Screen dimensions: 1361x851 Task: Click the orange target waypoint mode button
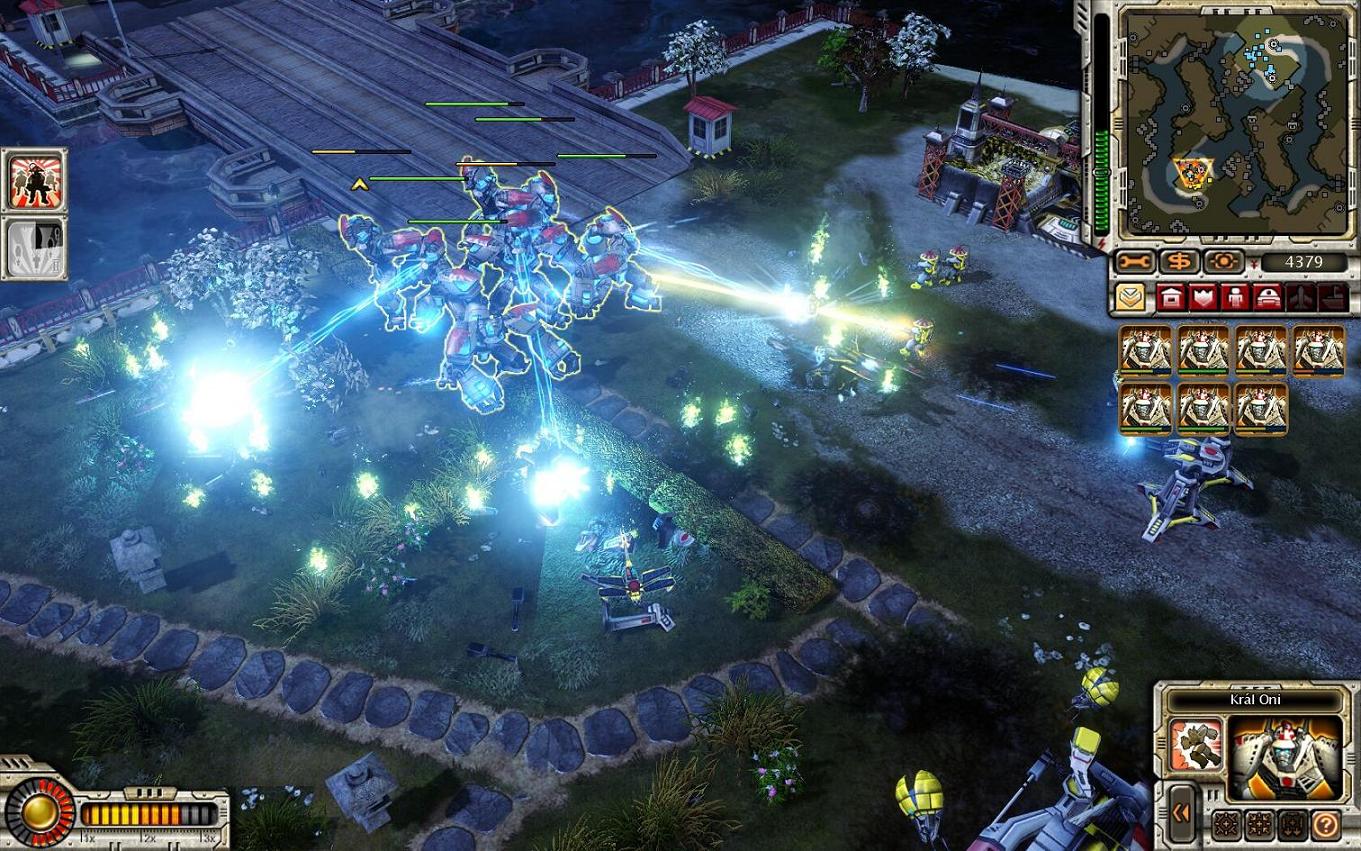click(1223, 263)
